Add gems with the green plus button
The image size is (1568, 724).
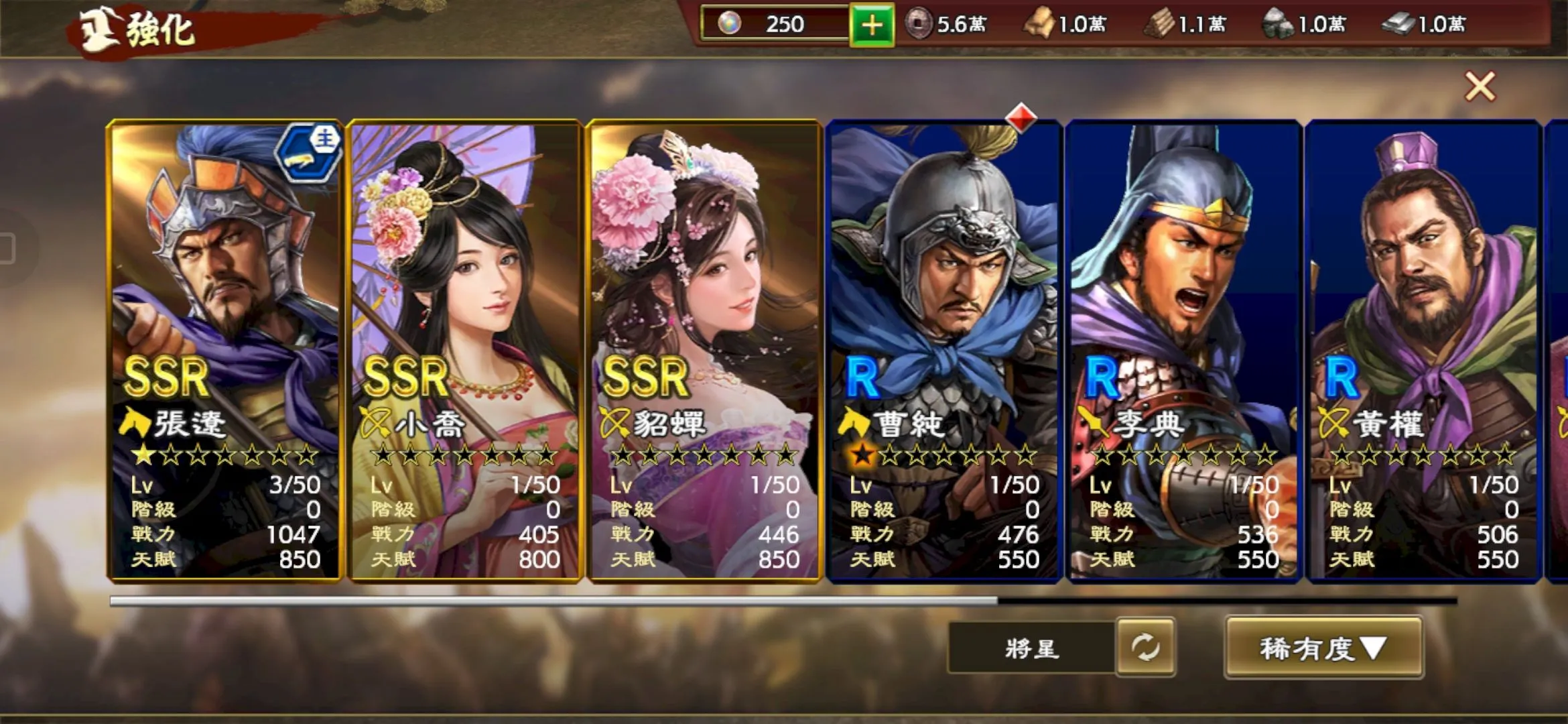pos(871,25)
